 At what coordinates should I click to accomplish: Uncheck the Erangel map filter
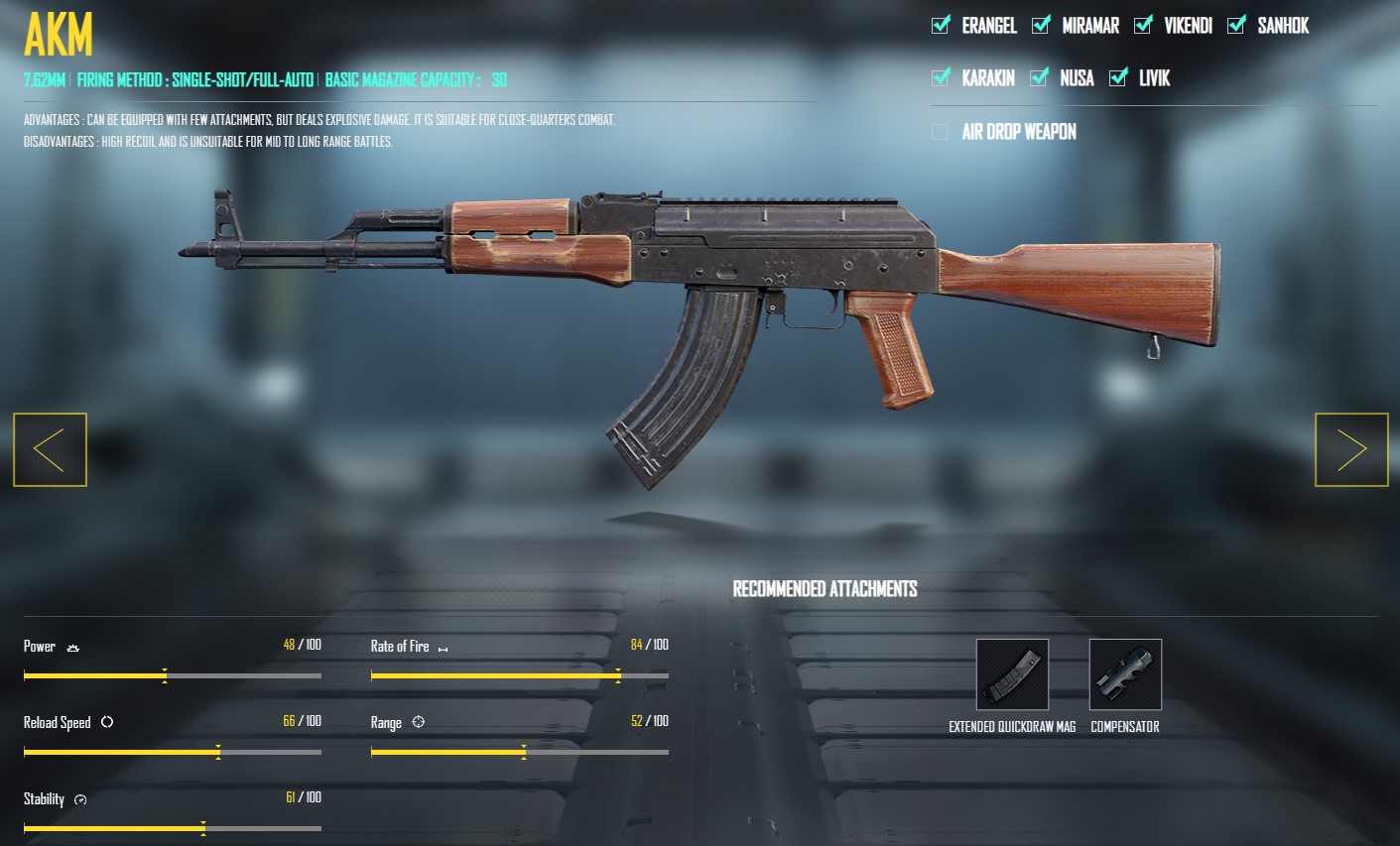tap(940, 26)
